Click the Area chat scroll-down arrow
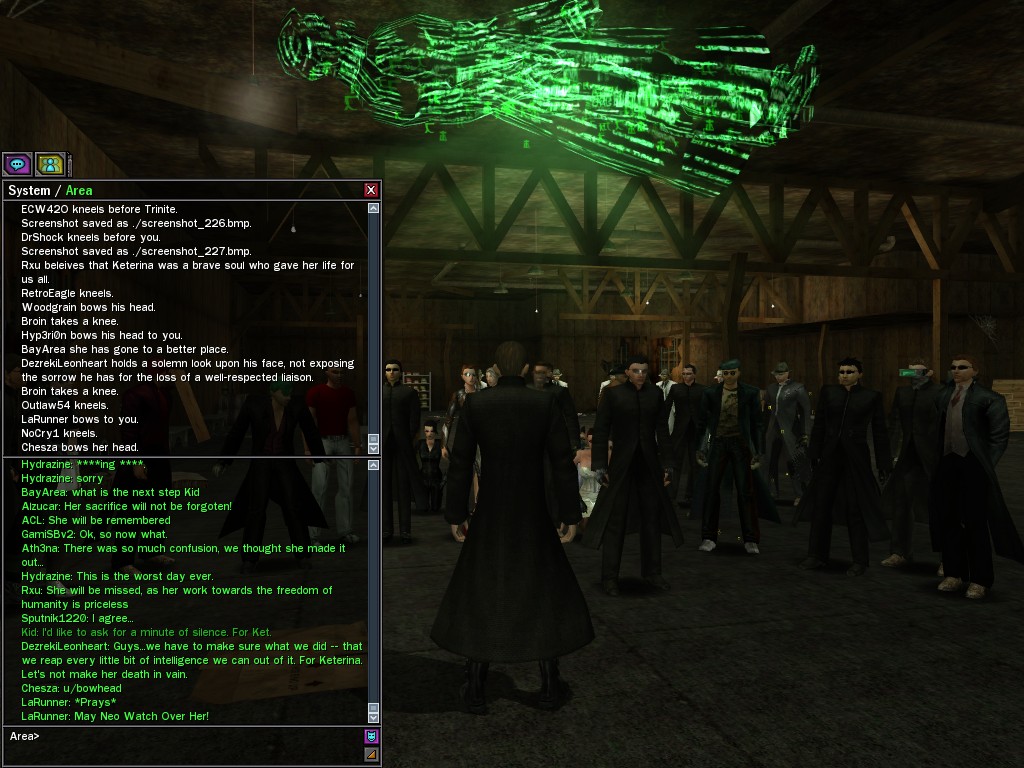The height and width of the screenshot is (768, 1024). (374, 716)
